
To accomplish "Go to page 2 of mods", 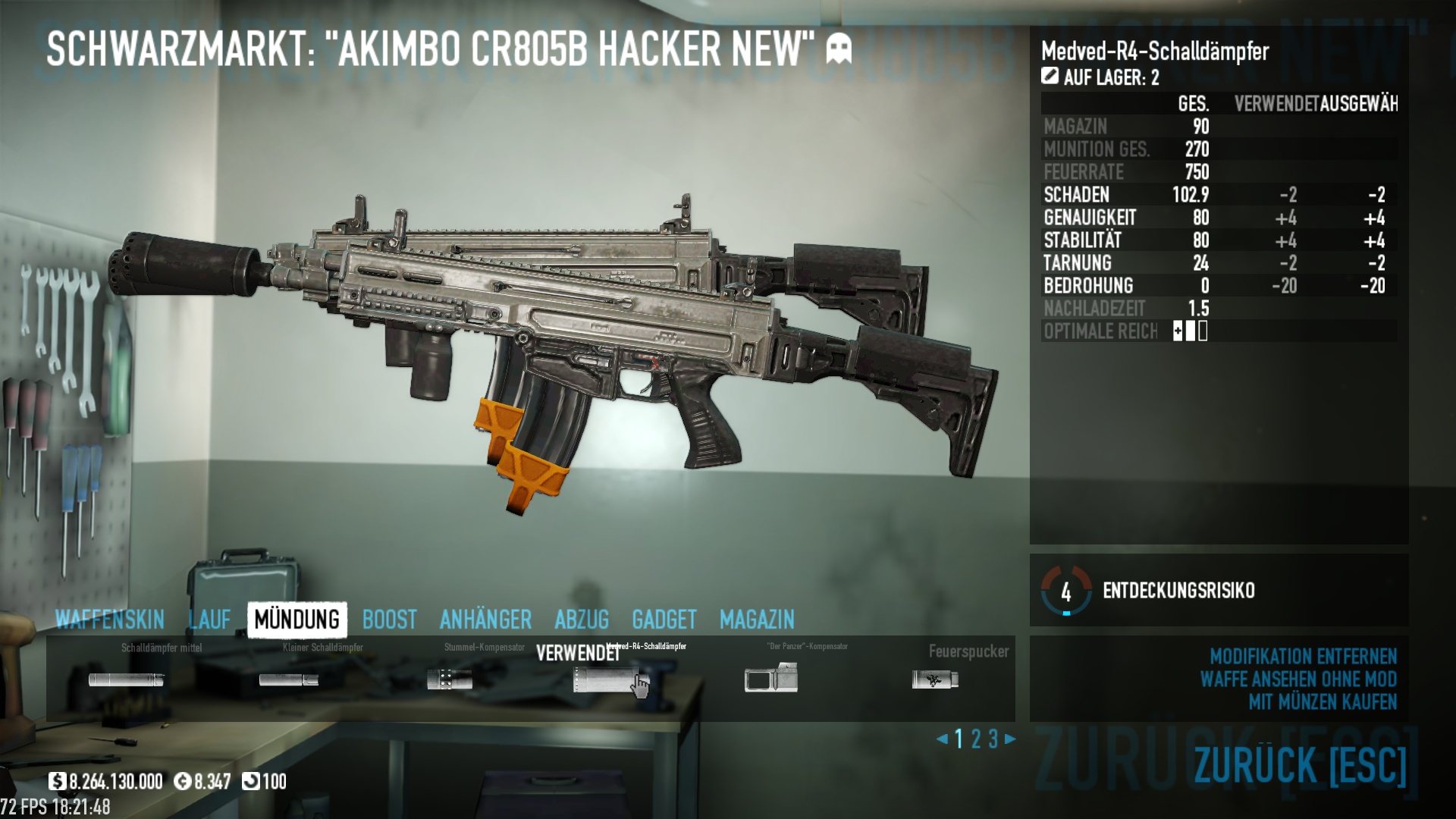I will click(976, 739).
